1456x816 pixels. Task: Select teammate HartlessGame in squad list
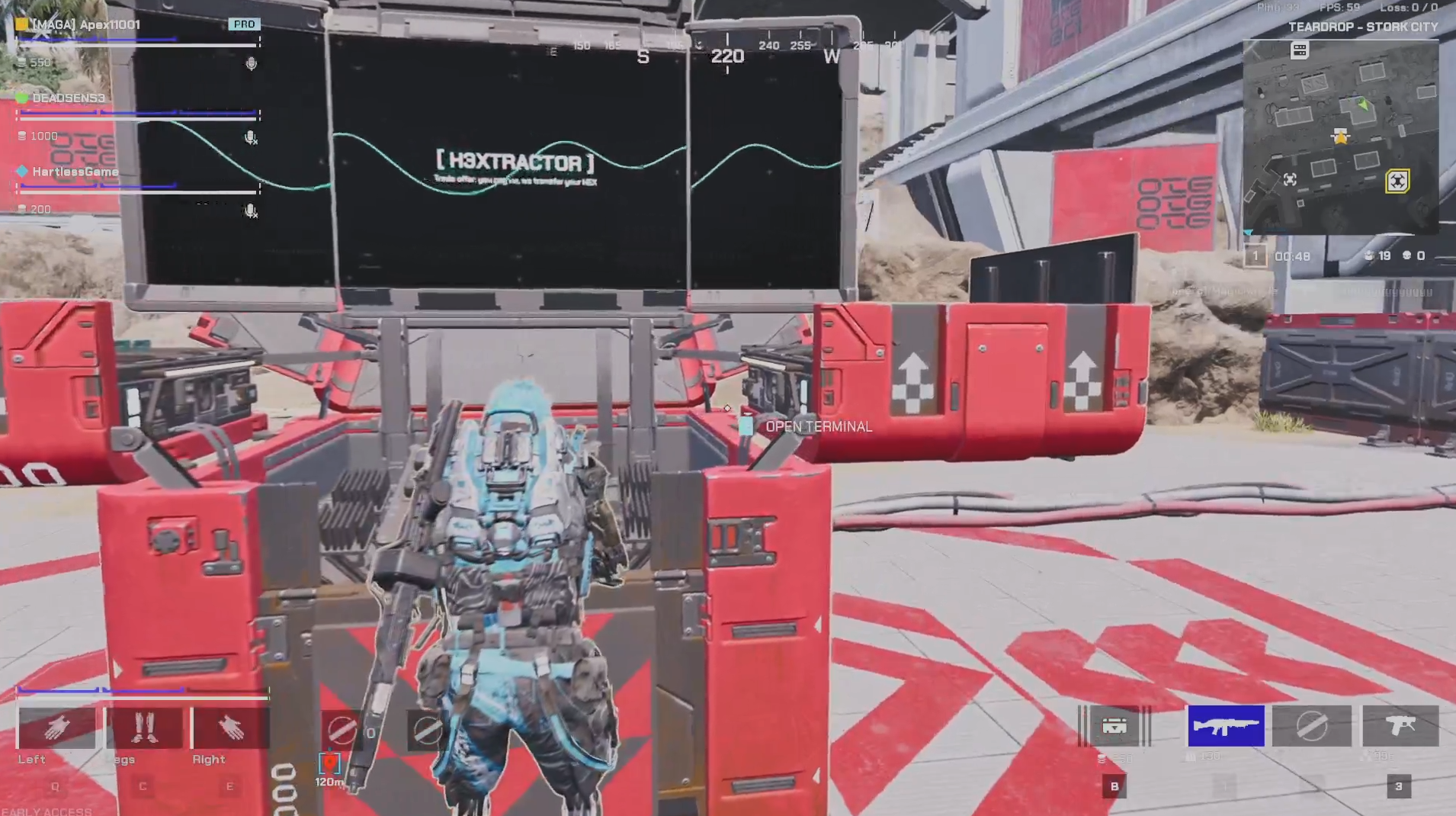[75, 172]
